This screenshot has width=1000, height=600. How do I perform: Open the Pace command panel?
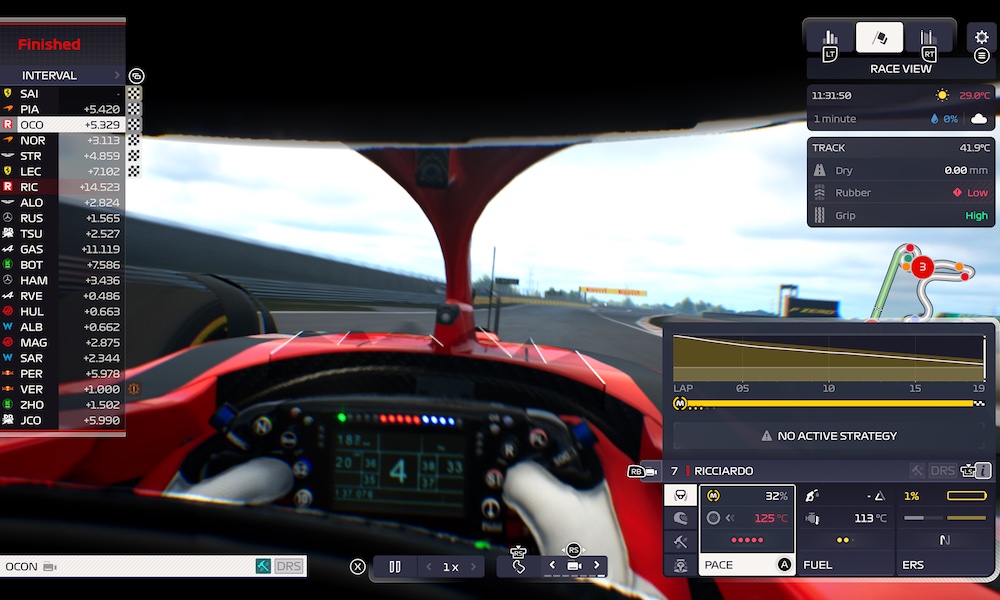click(746, 531)
